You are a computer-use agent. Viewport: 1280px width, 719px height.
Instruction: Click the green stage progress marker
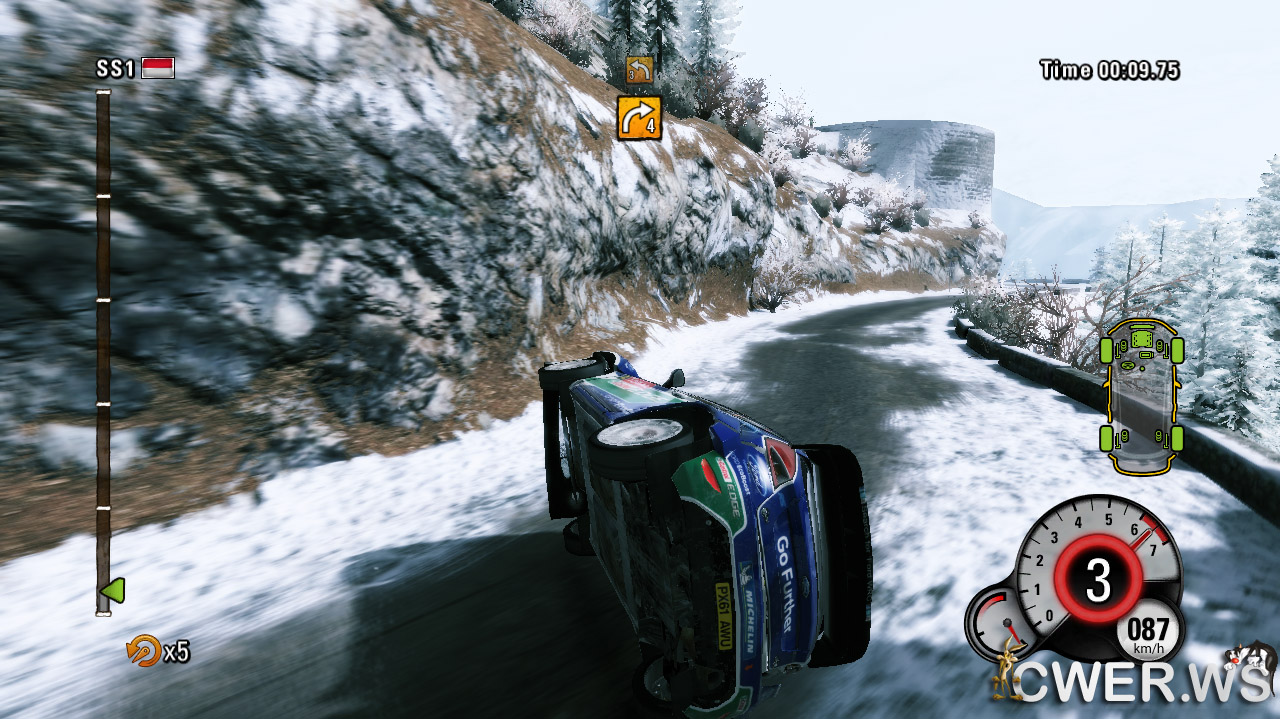point(113,590)
